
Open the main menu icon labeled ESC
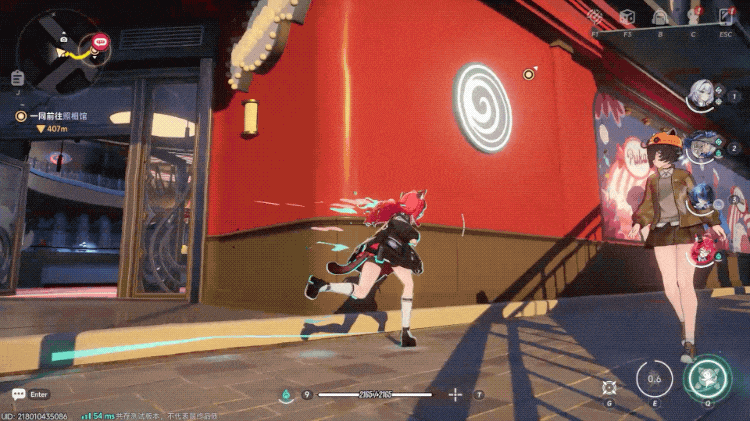[x=726, y=17]
